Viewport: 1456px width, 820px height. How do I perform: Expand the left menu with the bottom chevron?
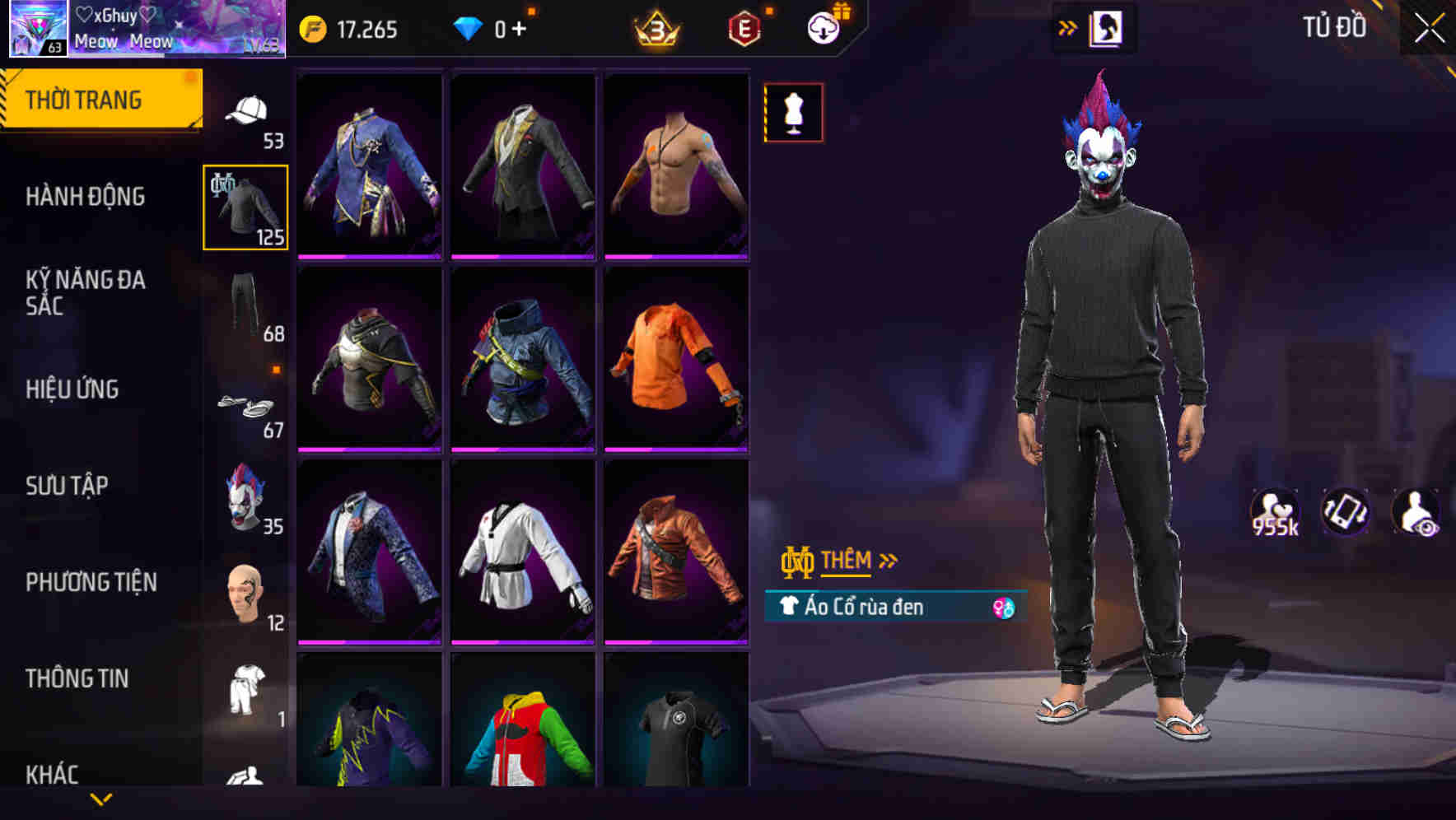pos(102,799)
